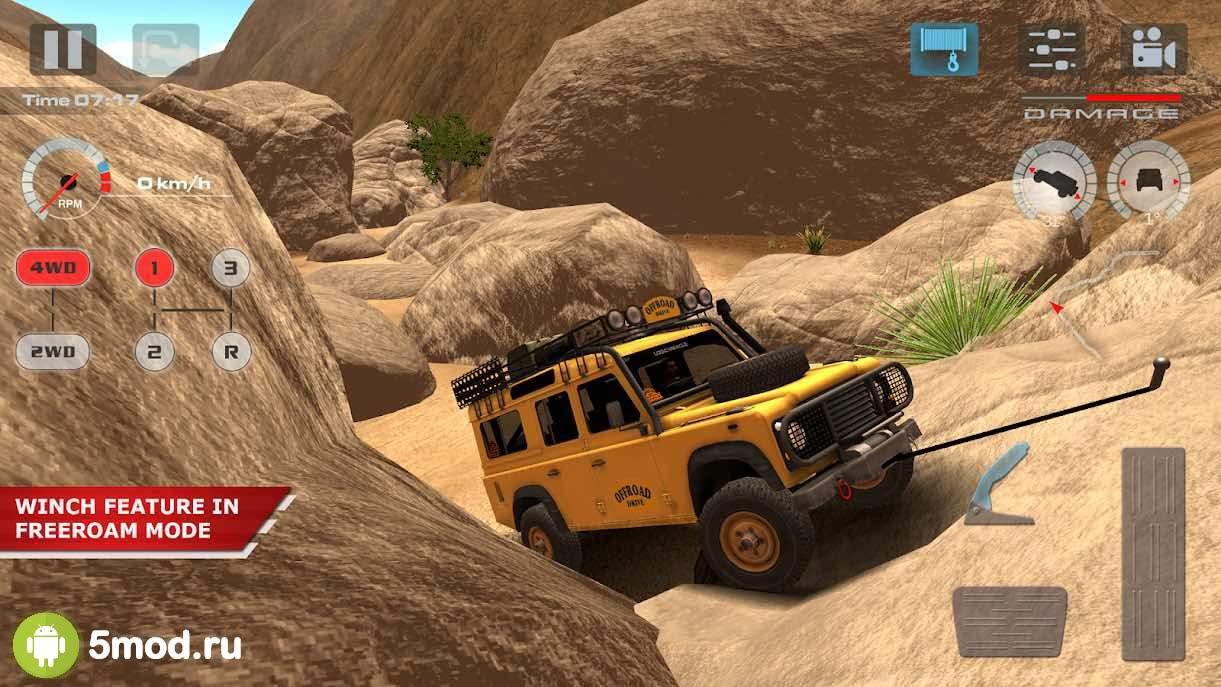Open the sliders settings panel

[1051, 49]
